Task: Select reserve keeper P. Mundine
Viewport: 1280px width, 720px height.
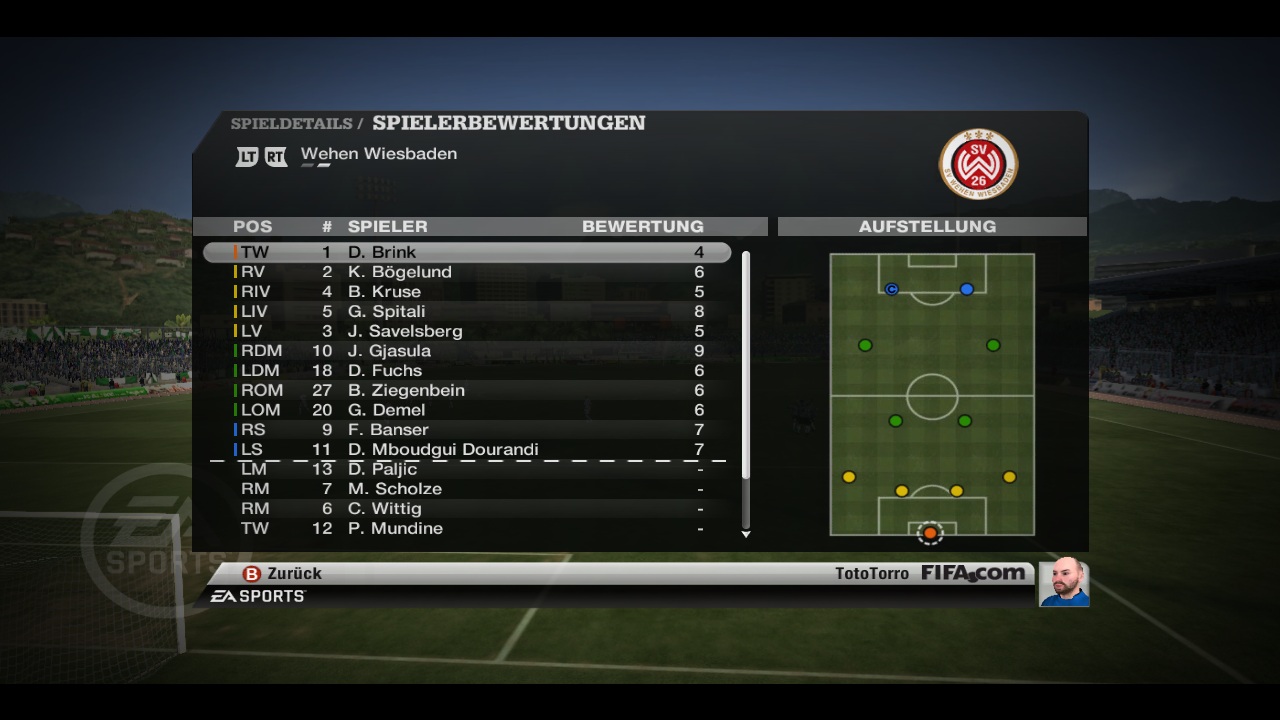Action: (467, 528)
